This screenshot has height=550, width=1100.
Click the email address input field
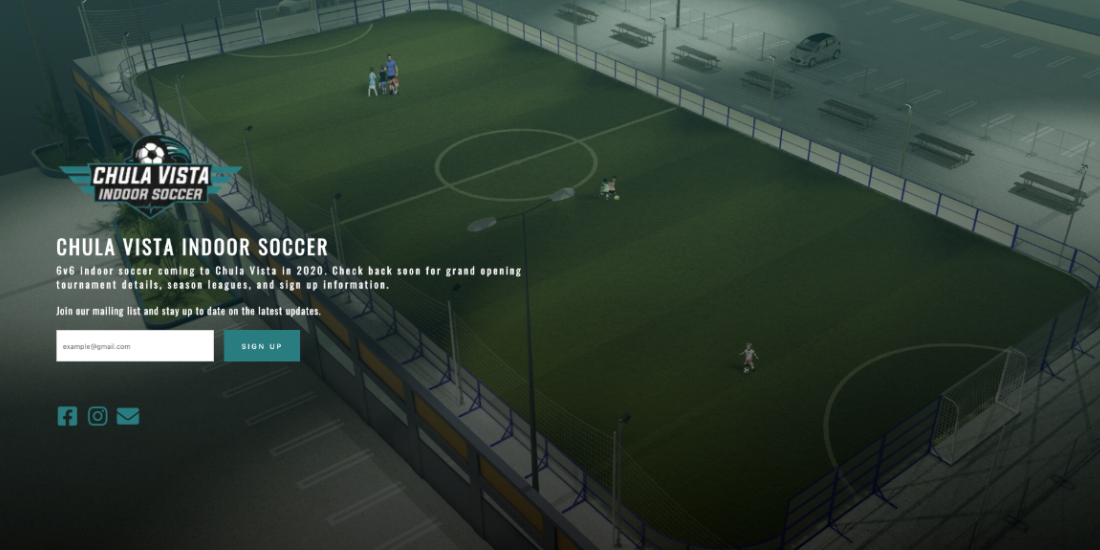coord(135,346)
